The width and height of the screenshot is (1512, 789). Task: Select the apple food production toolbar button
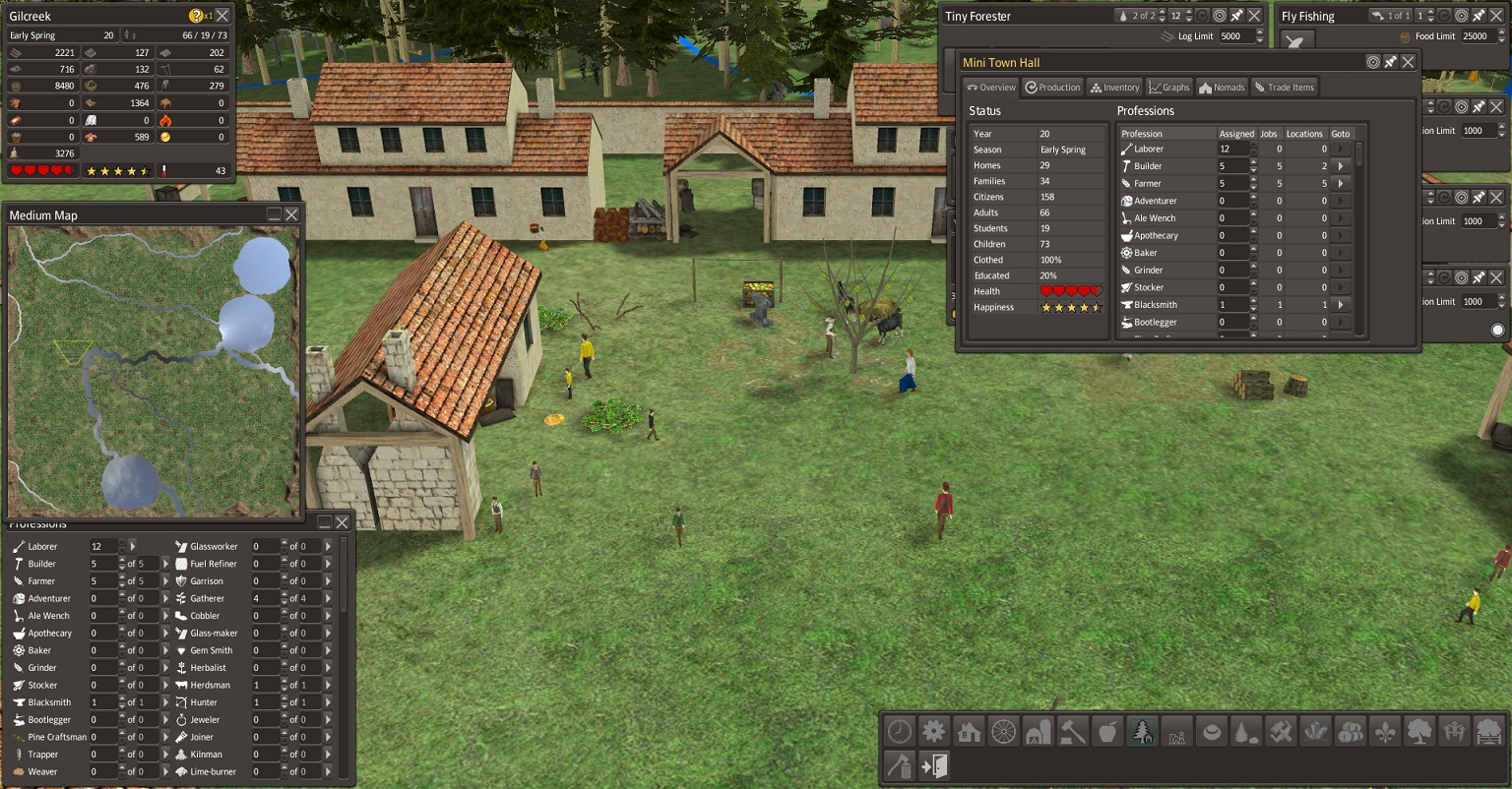(1107, 731)
